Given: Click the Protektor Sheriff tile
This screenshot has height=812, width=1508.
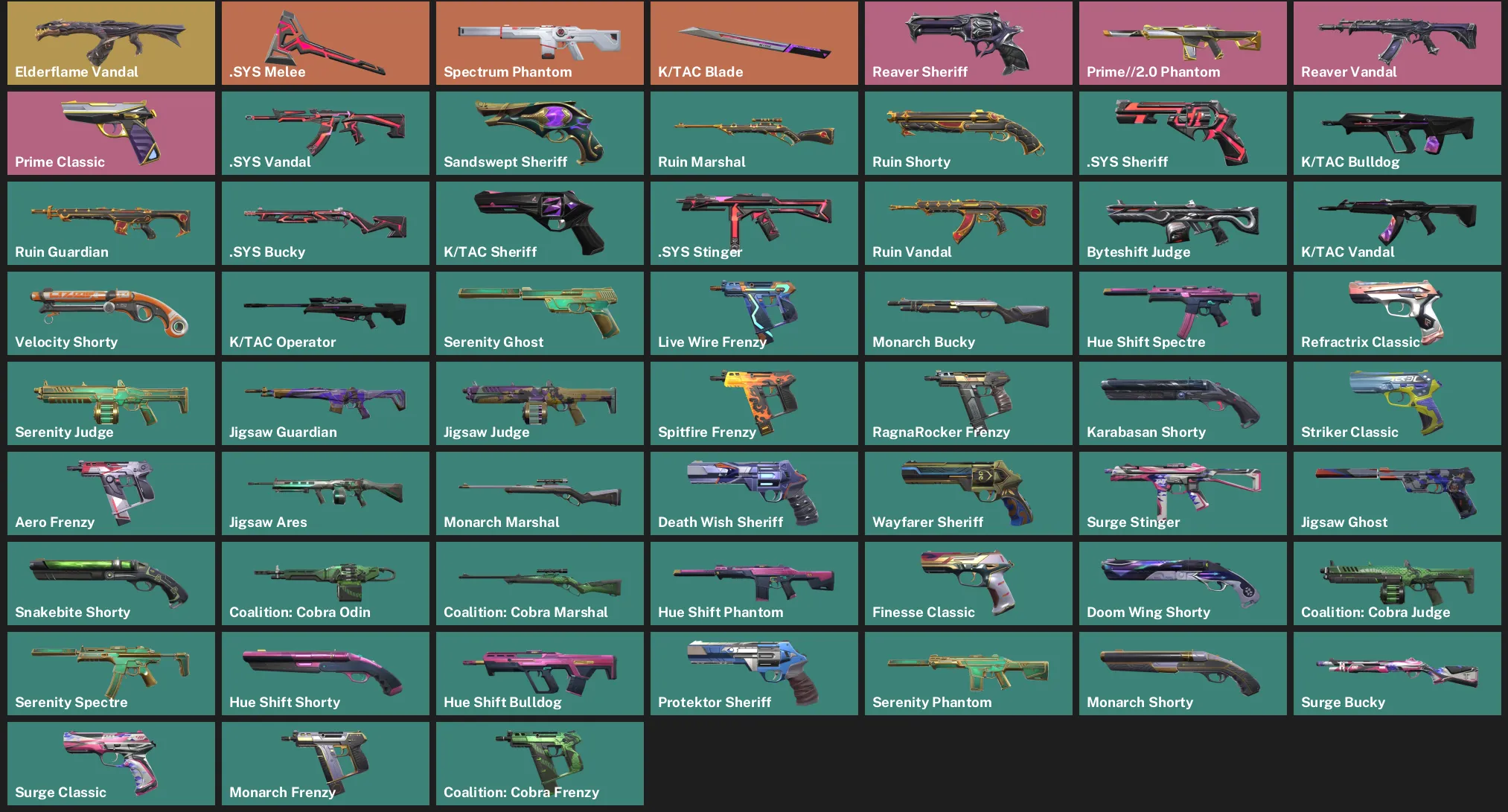Looking at the screenshot, I should coord(753,673).
